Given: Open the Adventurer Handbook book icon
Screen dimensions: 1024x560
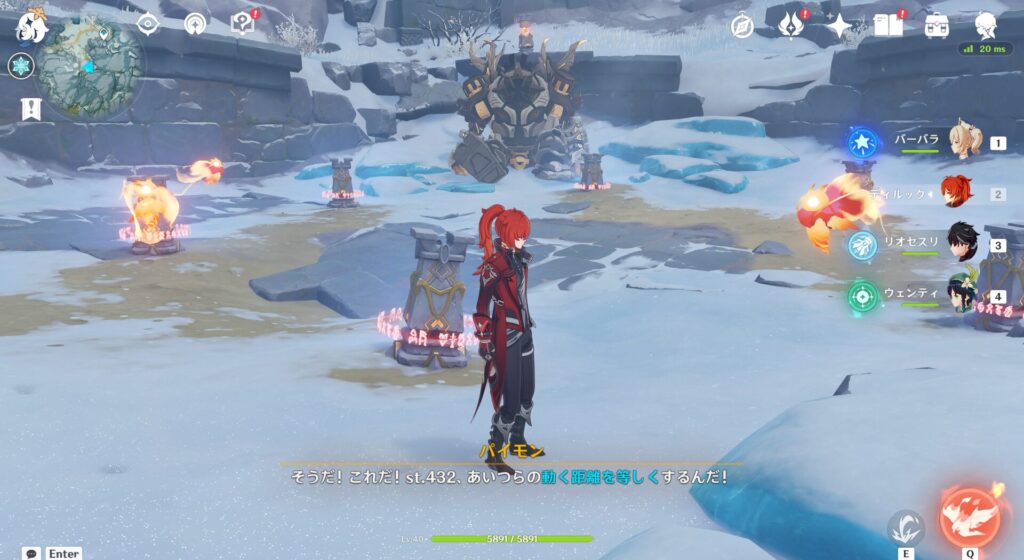Looking at the screenshot, I should 887,25.
